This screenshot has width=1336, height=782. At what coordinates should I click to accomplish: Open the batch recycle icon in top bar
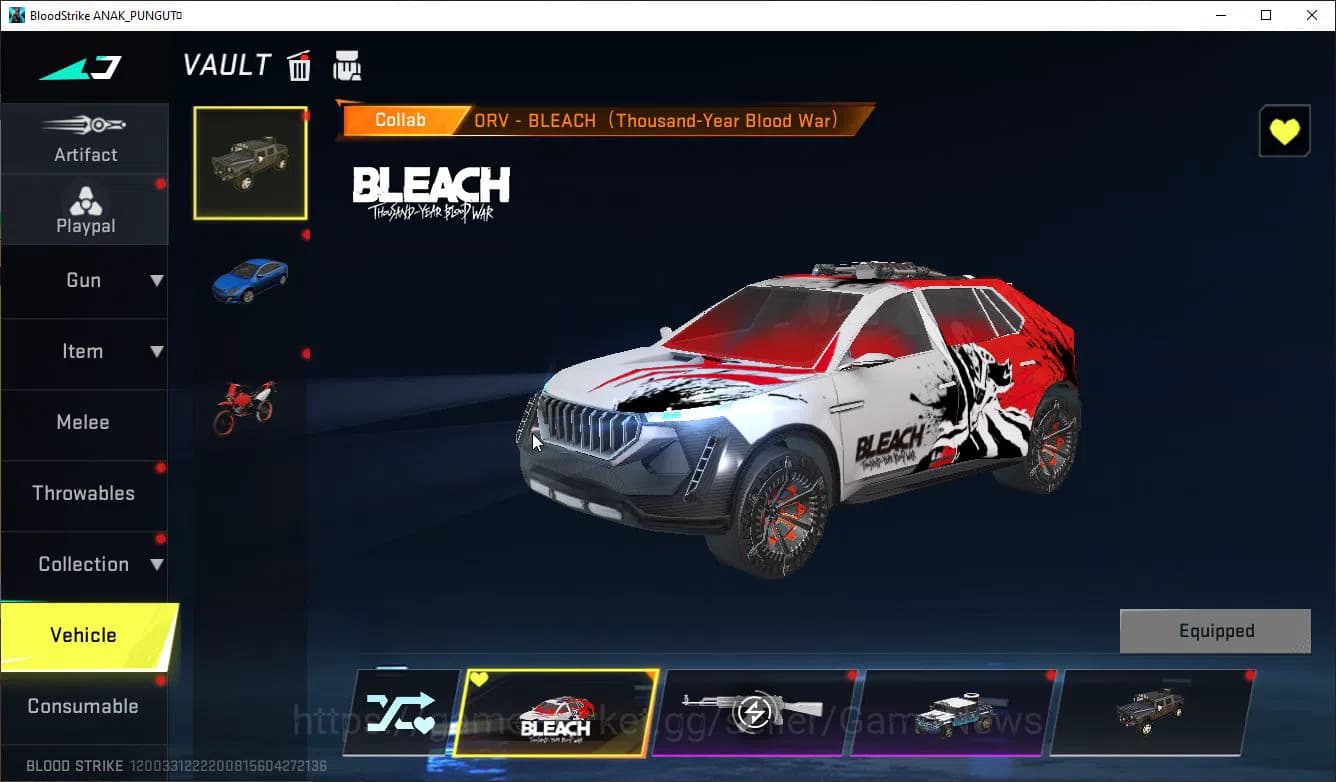tap(347, 64)
